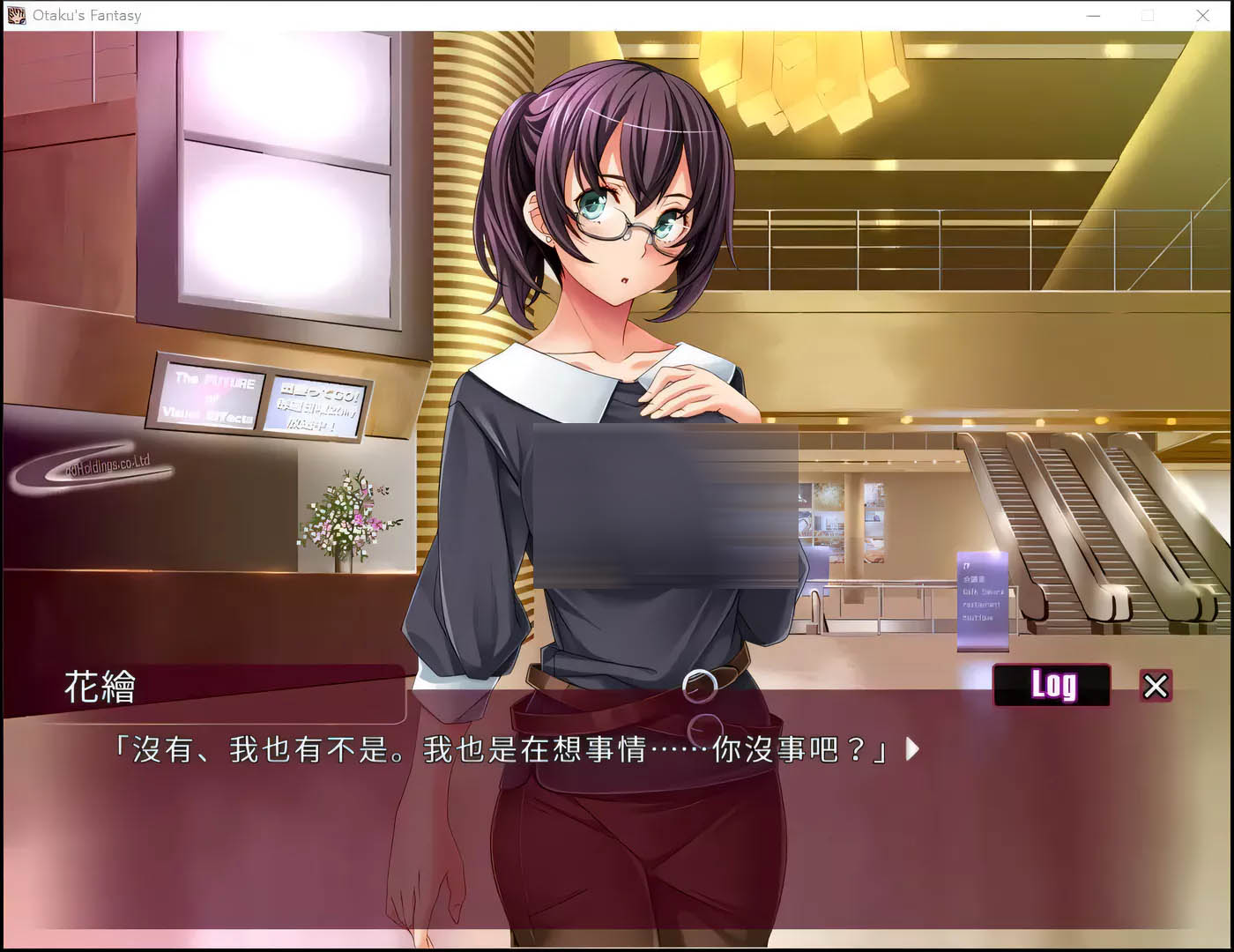Maximize the game window
This screenshot has height=952, width=1234.
point(1148,15)
